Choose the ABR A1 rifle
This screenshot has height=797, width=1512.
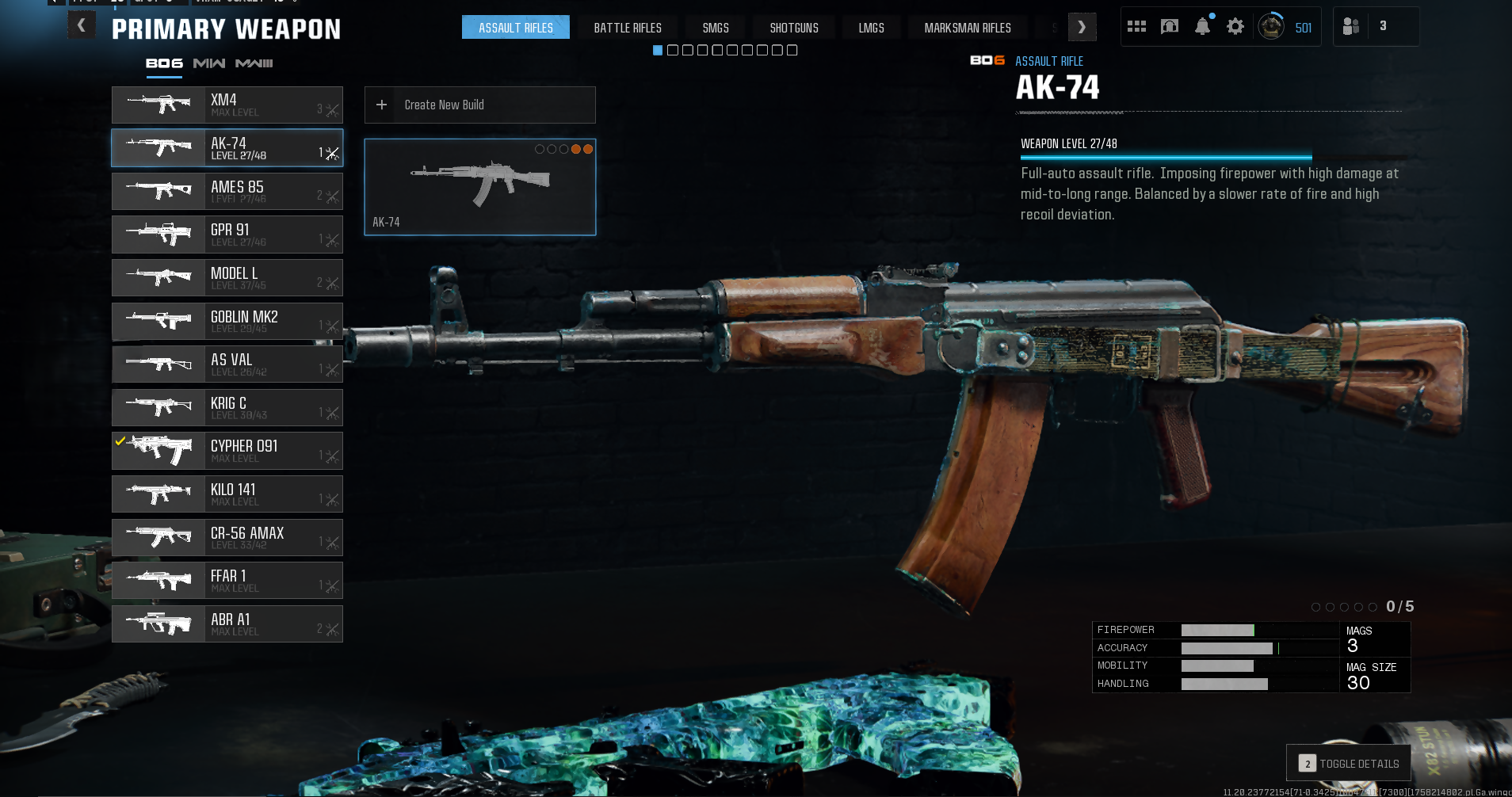click(227, 623)
